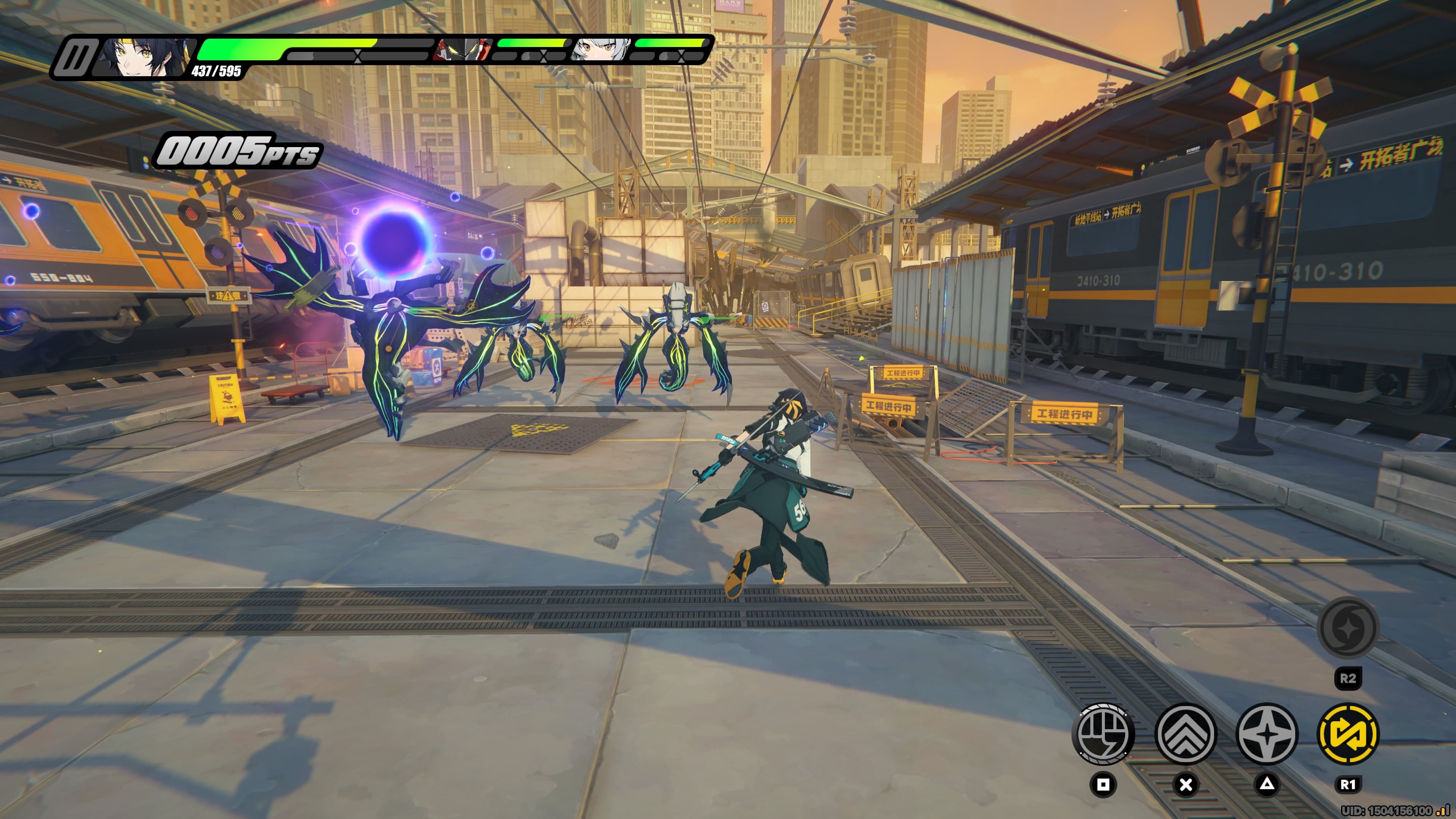Switch to the red-masked teammate portrait
This screenshot has height=819, width=1456.
click(x=462, y=50)
